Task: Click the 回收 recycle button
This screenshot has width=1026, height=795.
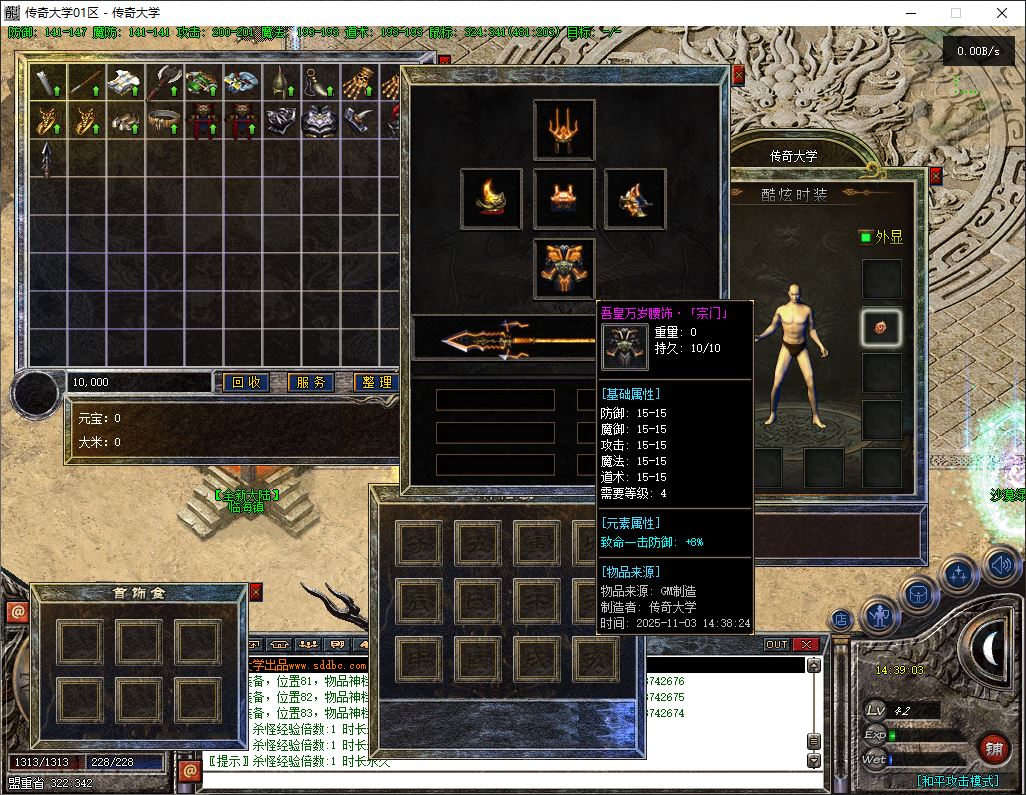Action: click(246, 382)
